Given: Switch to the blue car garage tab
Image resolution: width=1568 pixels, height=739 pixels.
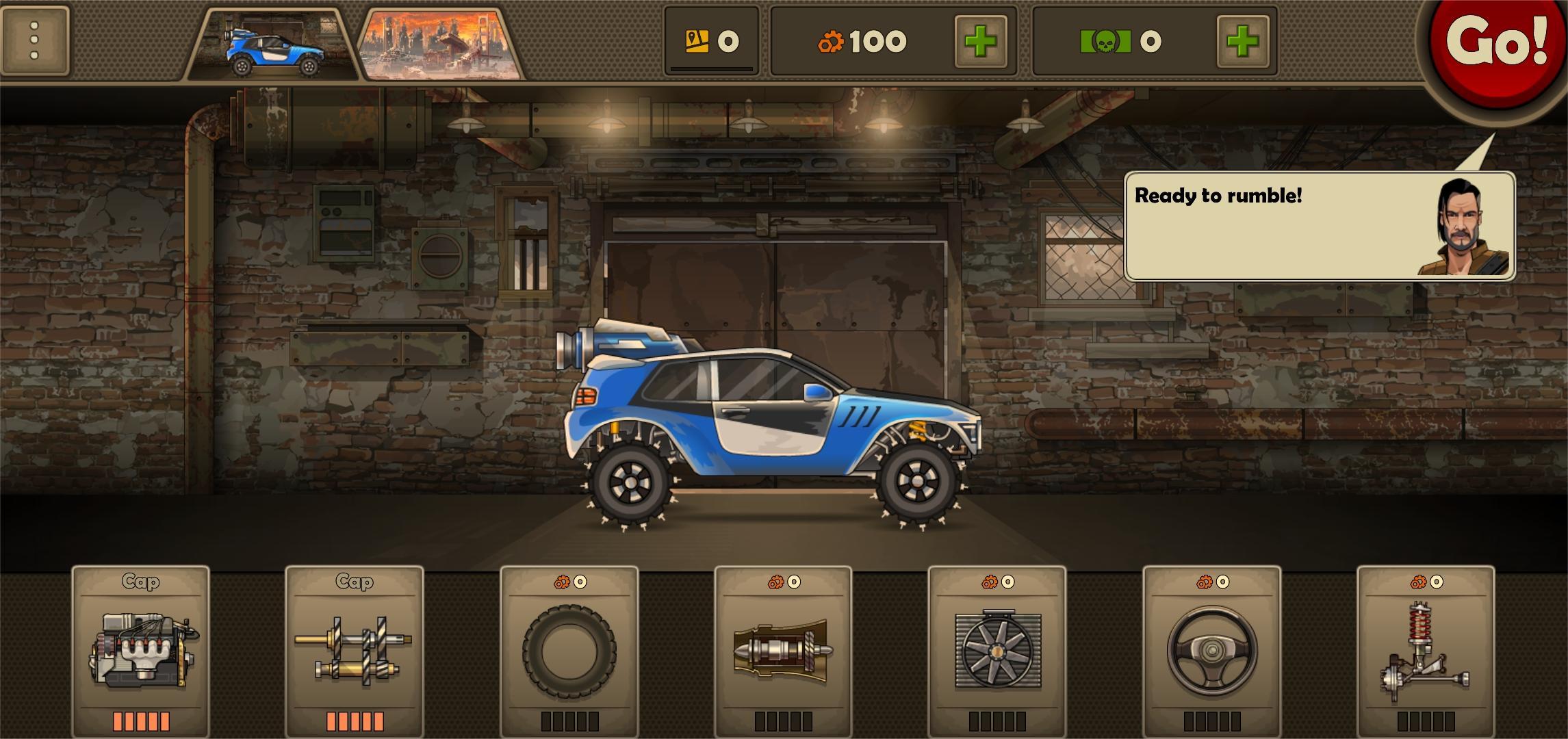Looking at the screenshot, I should tap(274, 46).
